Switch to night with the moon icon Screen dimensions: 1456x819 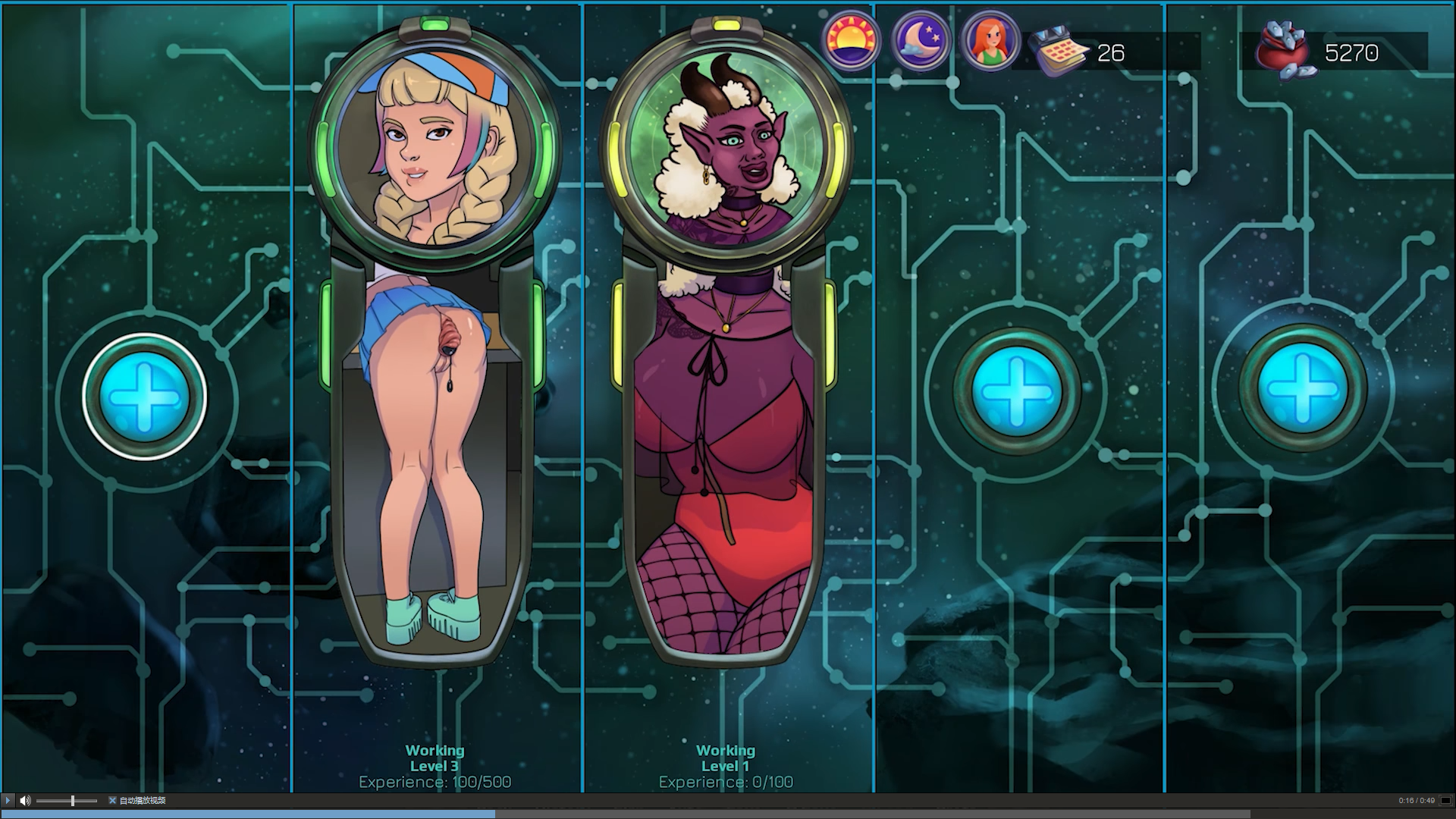921,40
